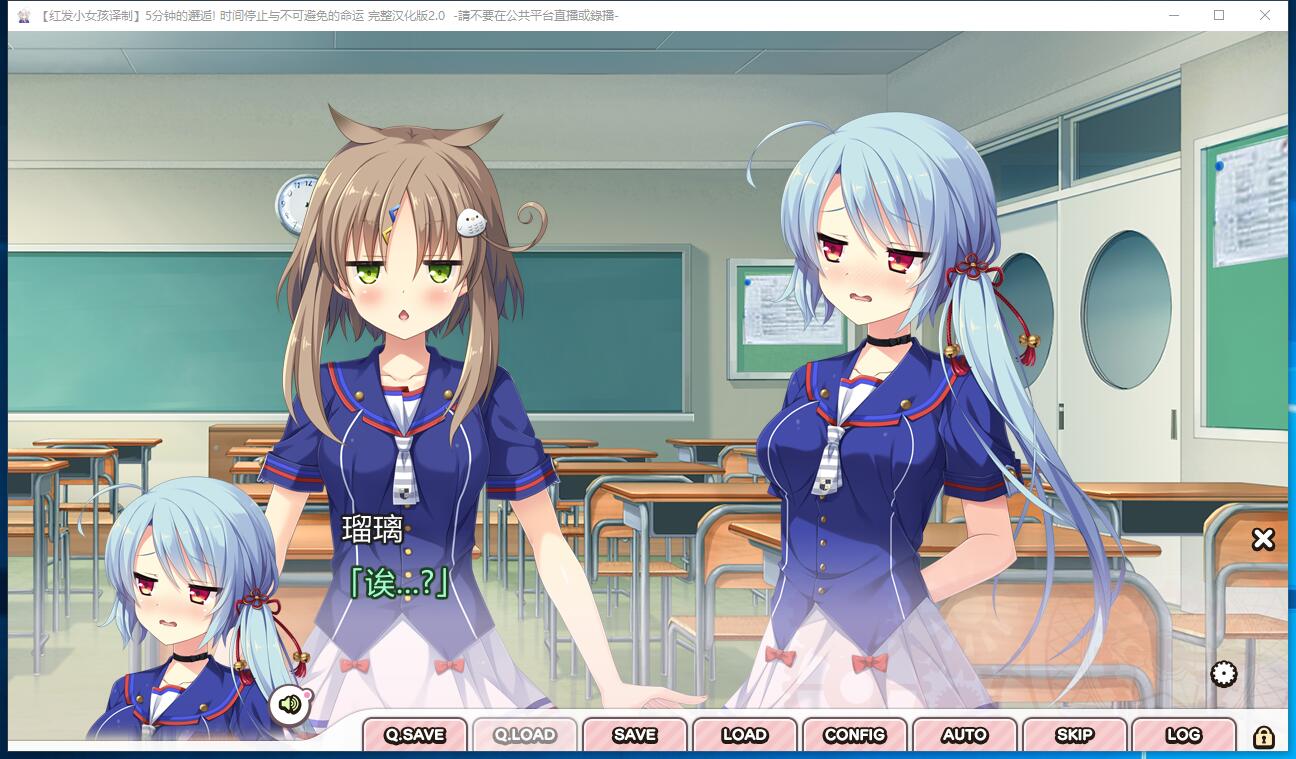The image size is (1296, 759).
Task: Minimize the game window
Action: pos(1173,15)
